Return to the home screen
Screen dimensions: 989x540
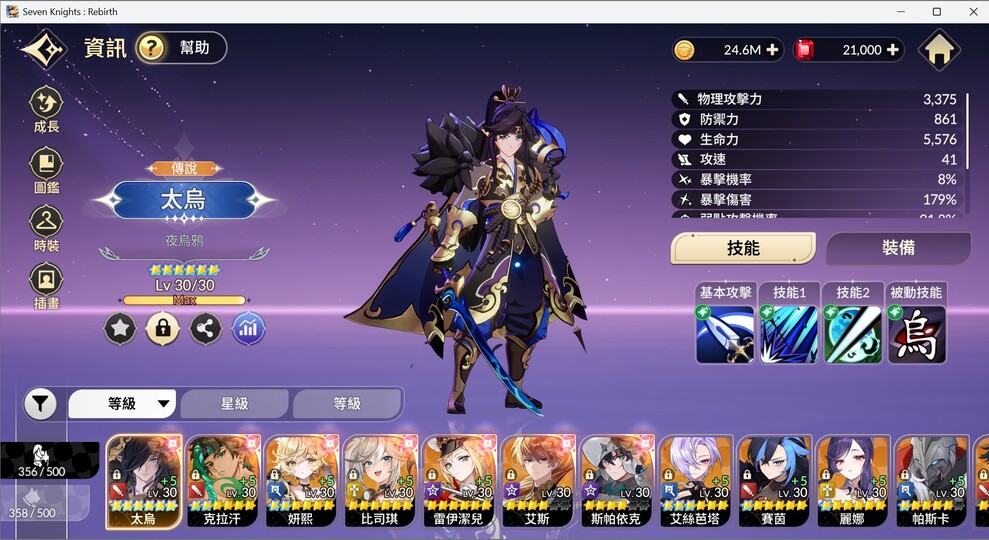938,50
